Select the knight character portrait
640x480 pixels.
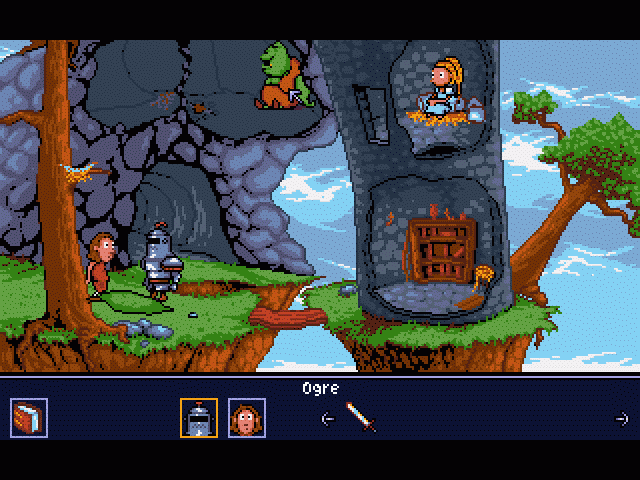197,417
